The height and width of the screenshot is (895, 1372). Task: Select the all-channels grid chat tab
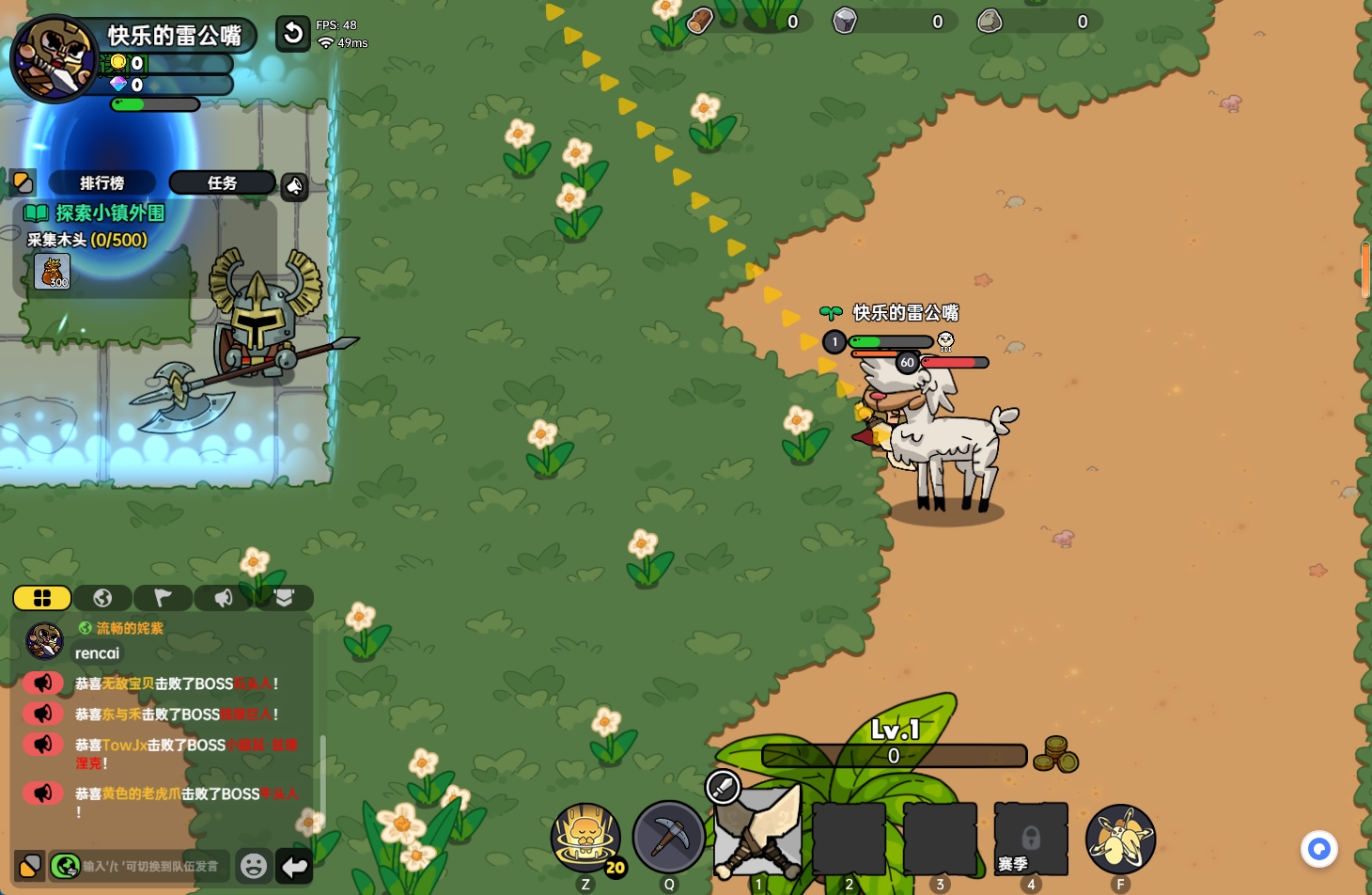(x=42, y=598)
